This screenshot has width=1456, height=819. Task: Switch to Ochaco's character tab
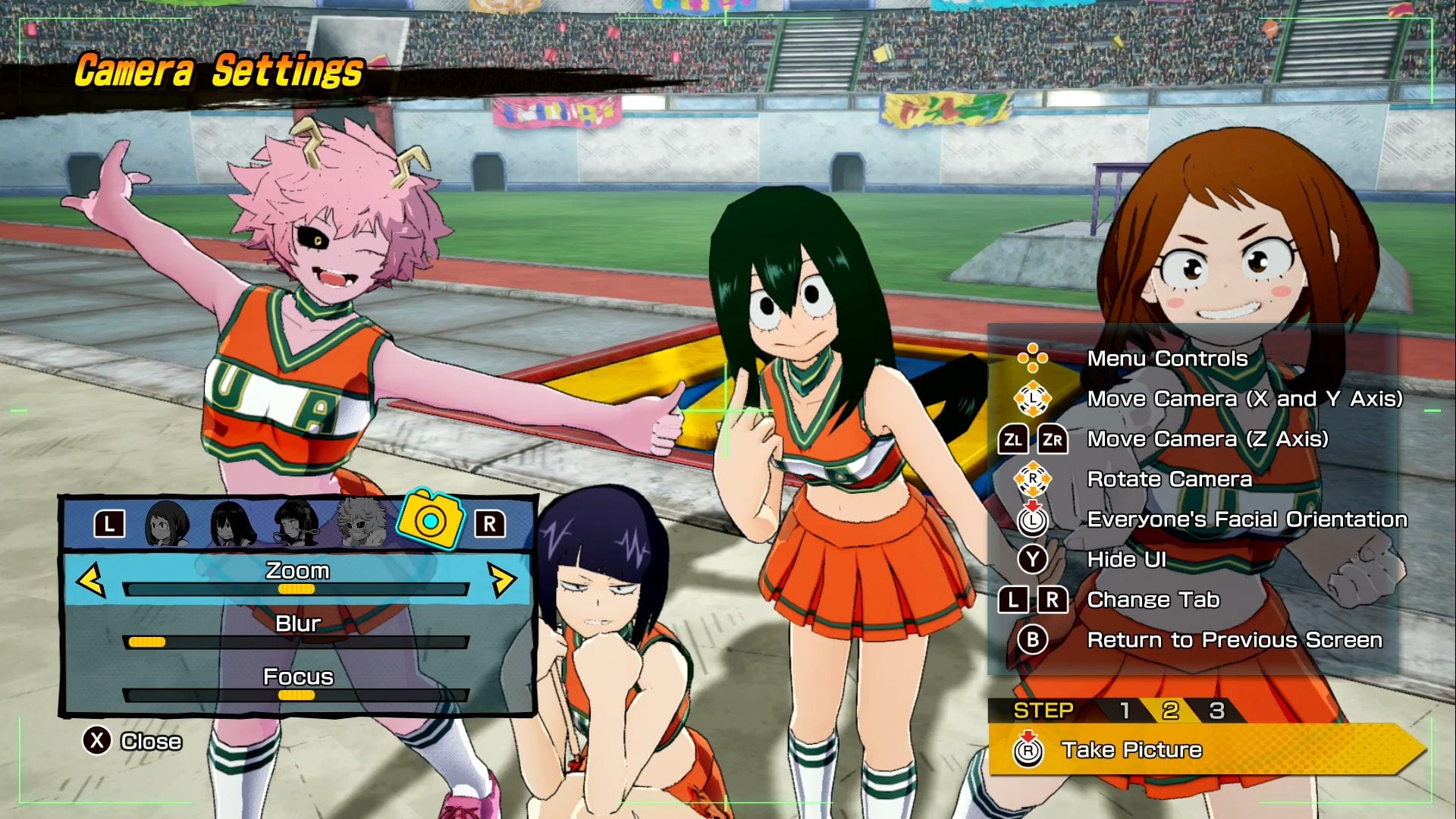[168, 523]
